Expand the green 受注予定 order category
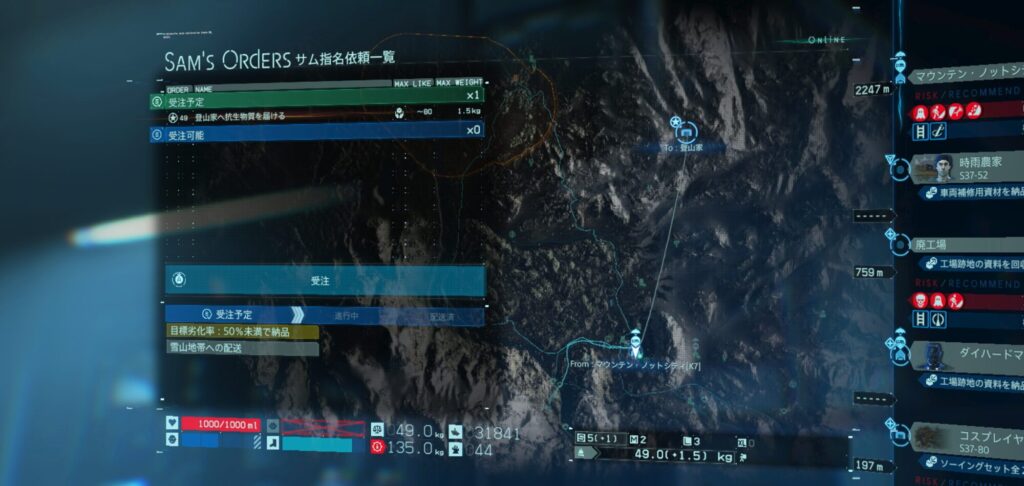The height and width of the screenshot is (486, 1024). point(318,100)
